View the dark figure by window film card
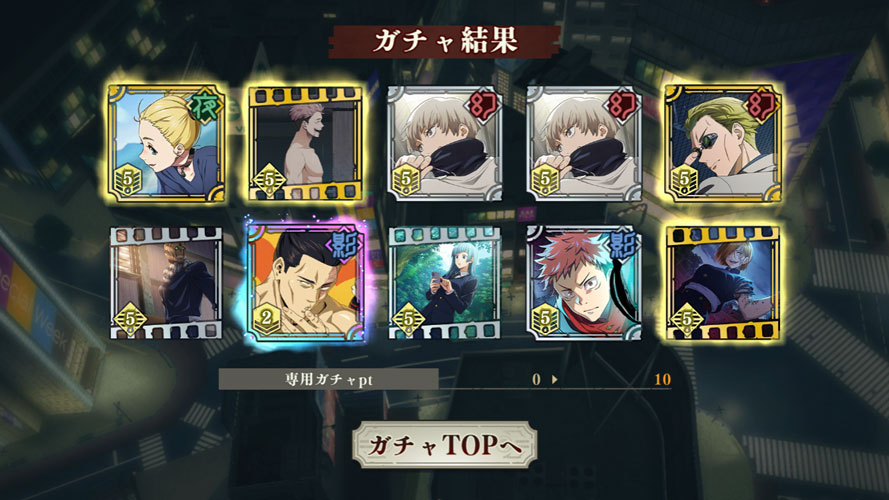Viewport: 889px width, 500px height. point(165,283)
